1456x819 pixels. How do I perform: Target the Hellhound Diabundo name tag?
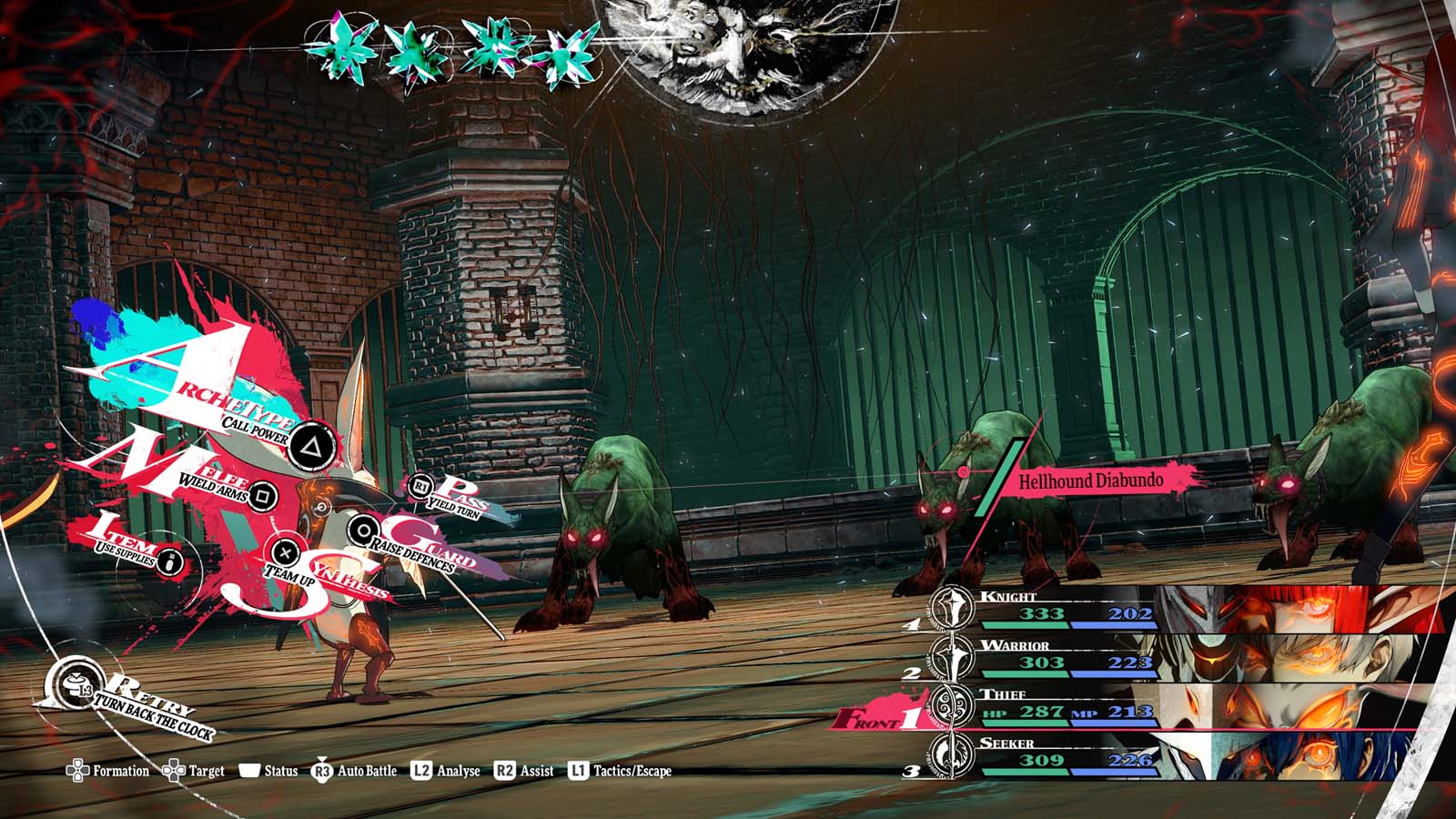coord(1090,481)
